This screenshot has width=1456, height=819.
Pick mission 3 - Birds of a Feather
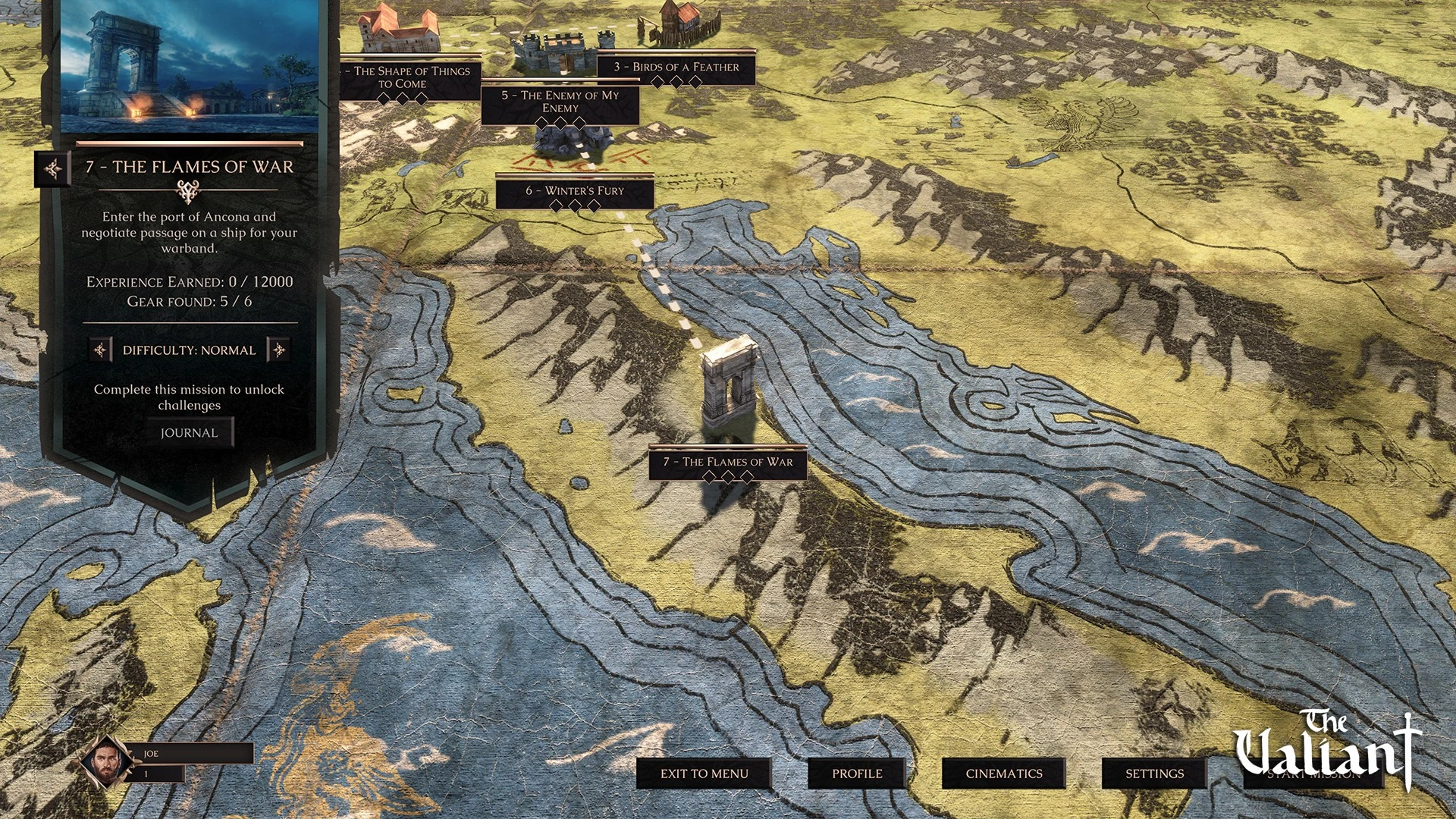pos(676,67)
